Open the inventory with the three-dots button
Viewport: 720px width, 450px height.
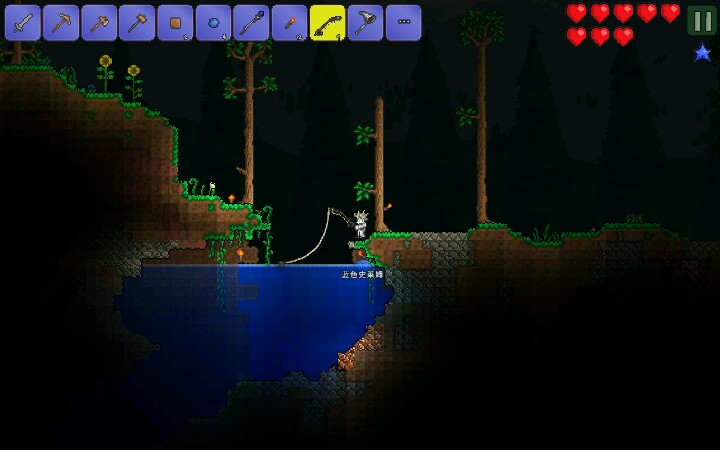[x=403, y=22]
